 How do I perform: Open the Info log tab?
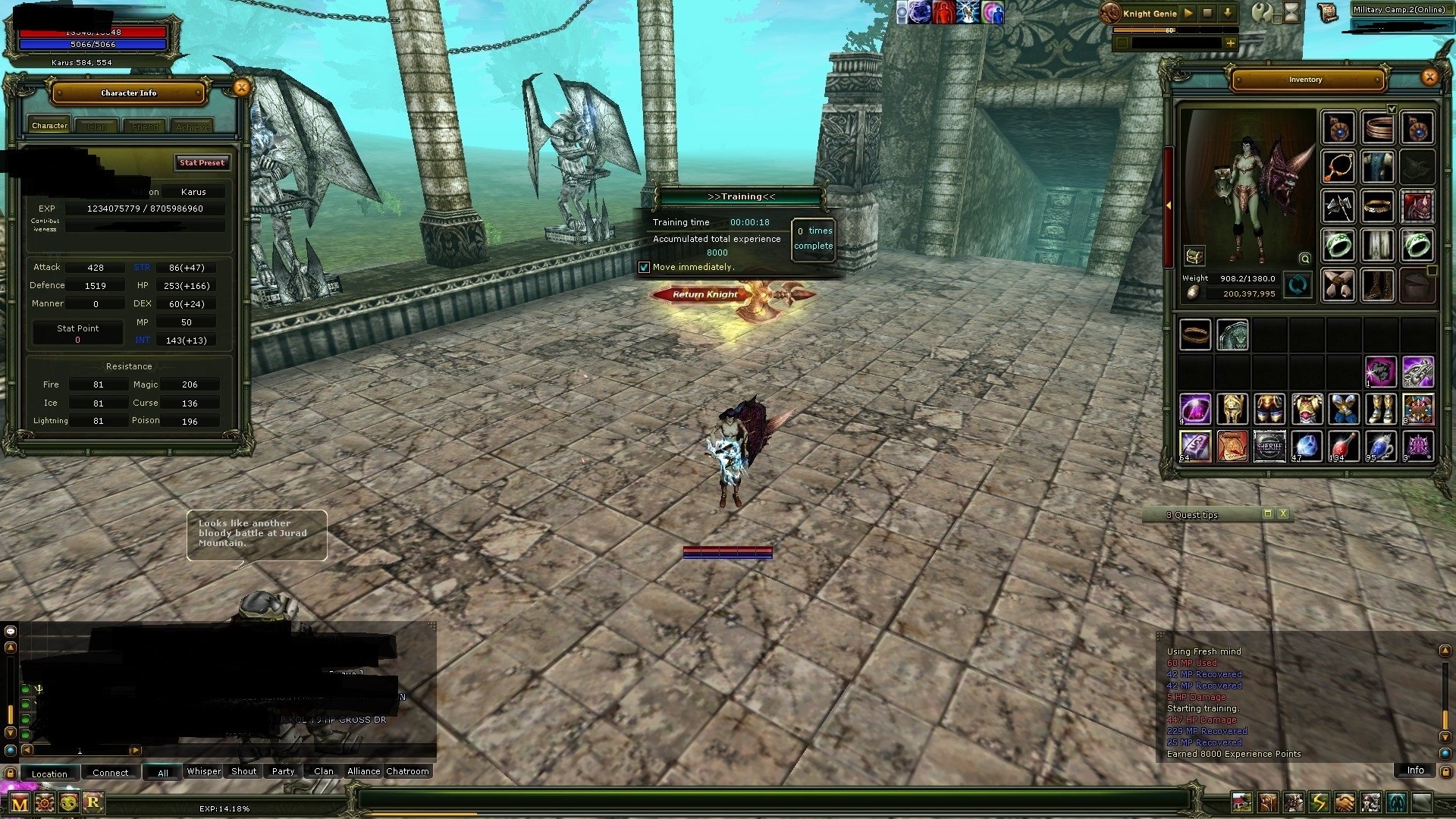(x=1415, y=770)
